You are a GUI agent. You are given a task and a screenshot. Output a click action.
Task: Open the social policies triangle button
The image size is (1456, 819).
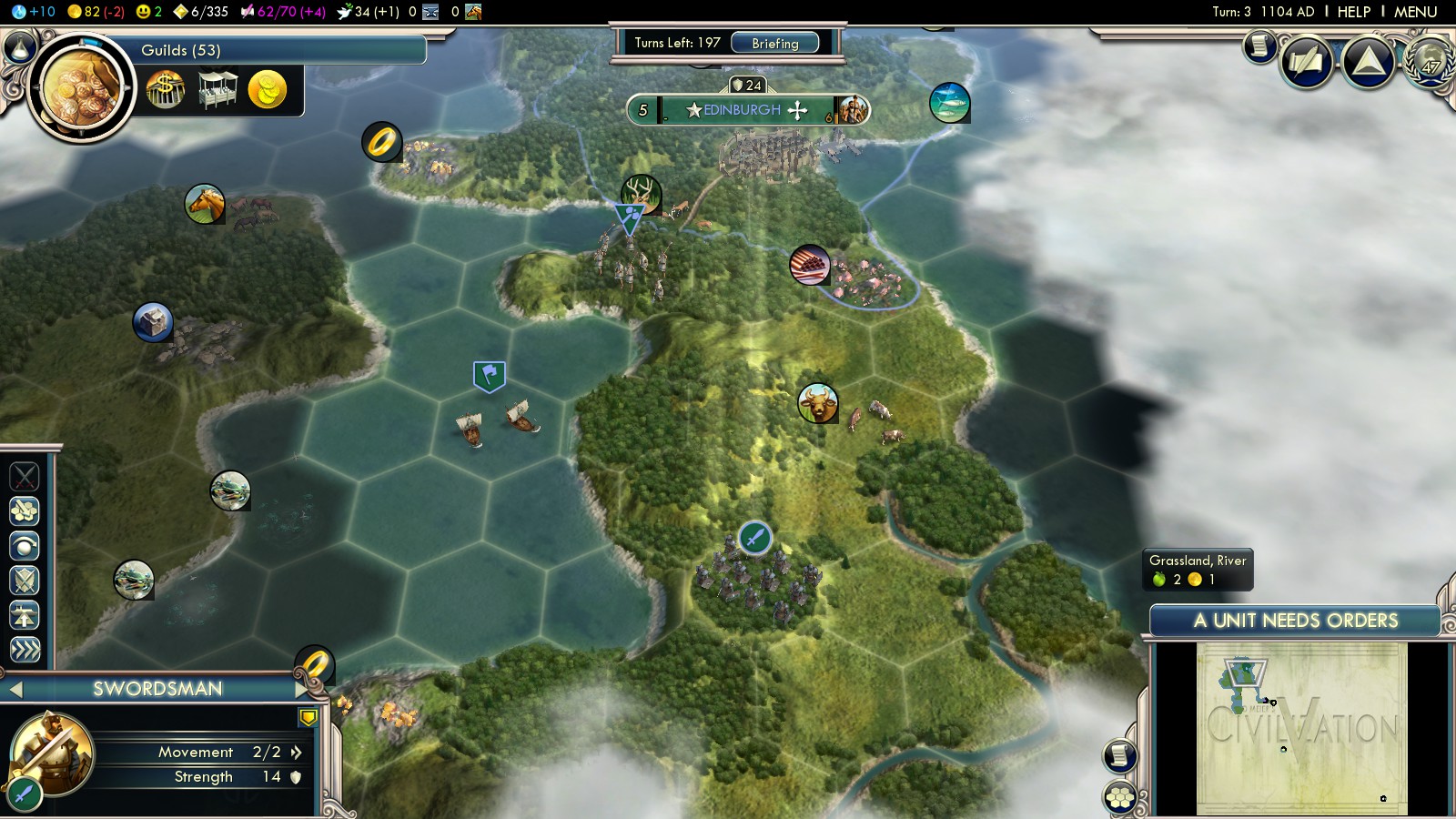pyautogui.click(x=1369, y=62)
